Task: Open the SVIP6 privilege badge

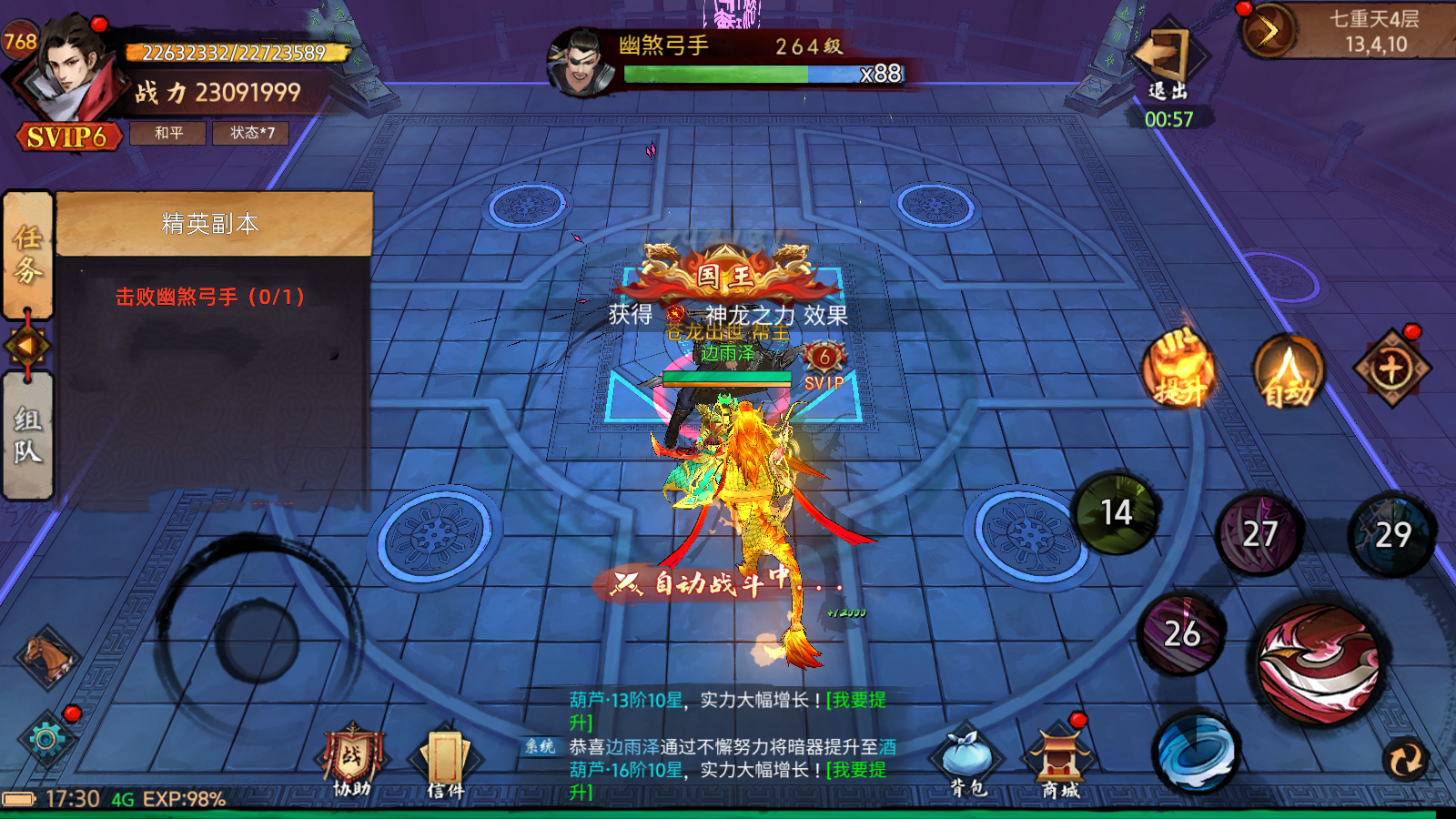Action: [67, 137]
